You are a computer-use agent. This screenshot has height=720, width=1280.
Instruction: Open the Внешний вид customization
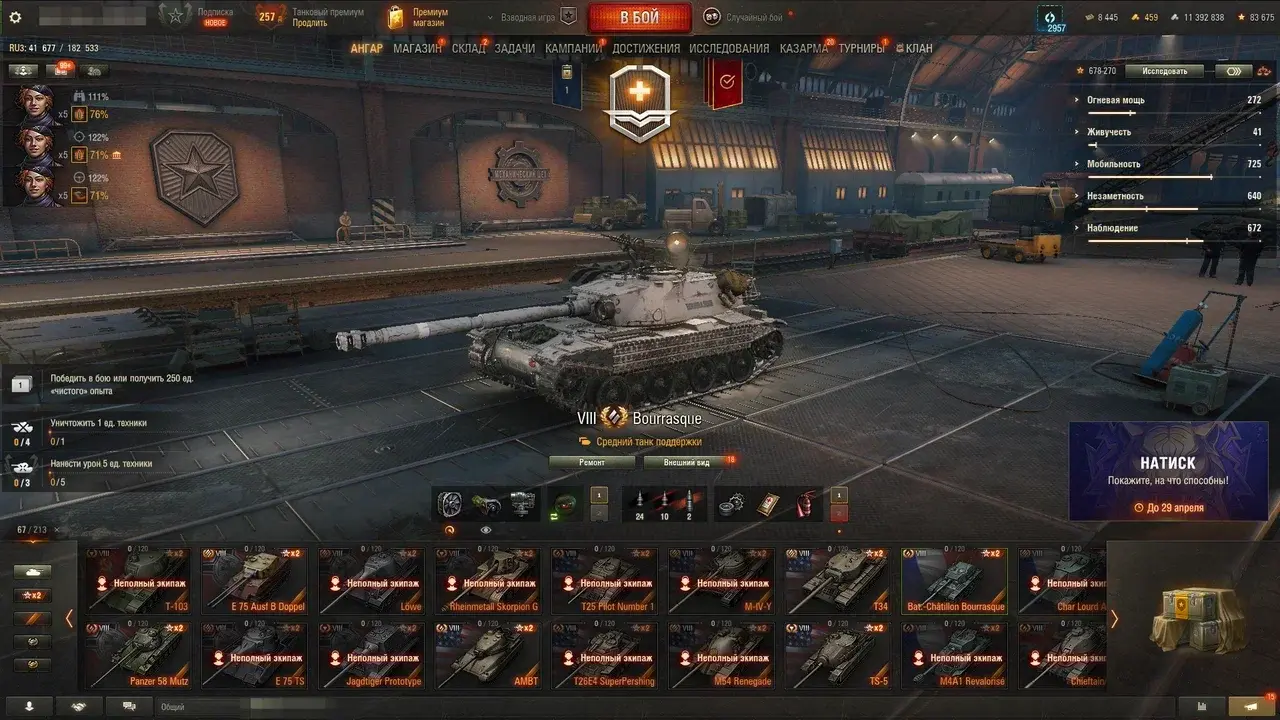click(687, 463)
